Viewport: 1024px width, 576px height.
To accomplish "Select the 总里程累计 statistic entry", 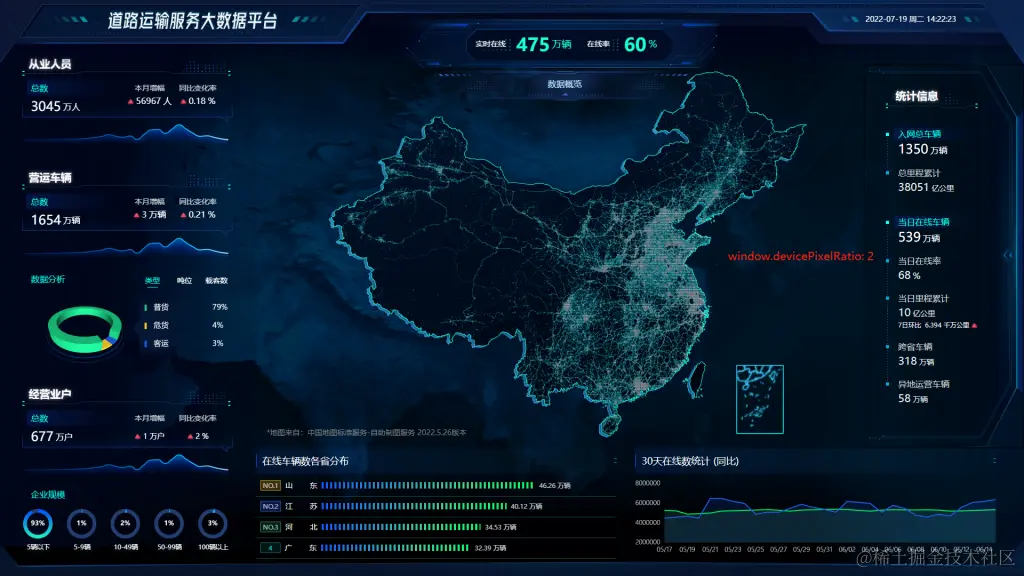I will (918, 172).
